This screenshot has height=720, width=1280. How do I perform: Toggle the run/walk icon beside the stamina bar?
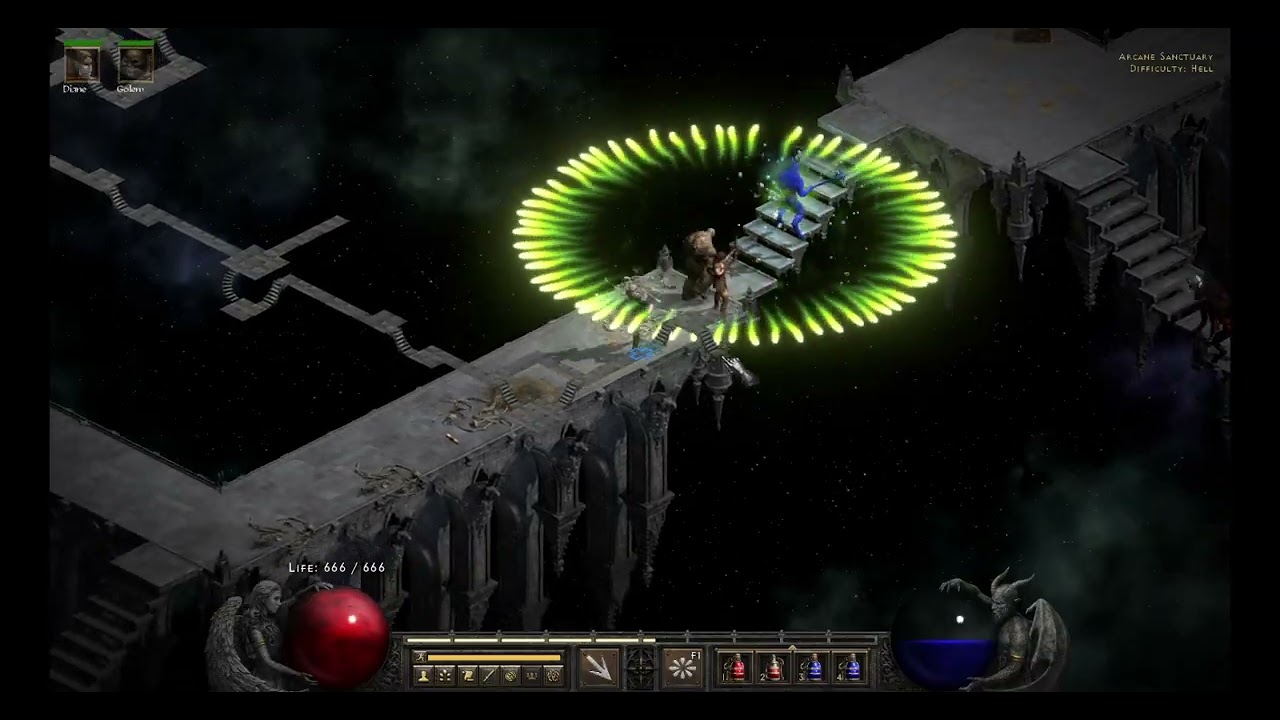(421, 657)
